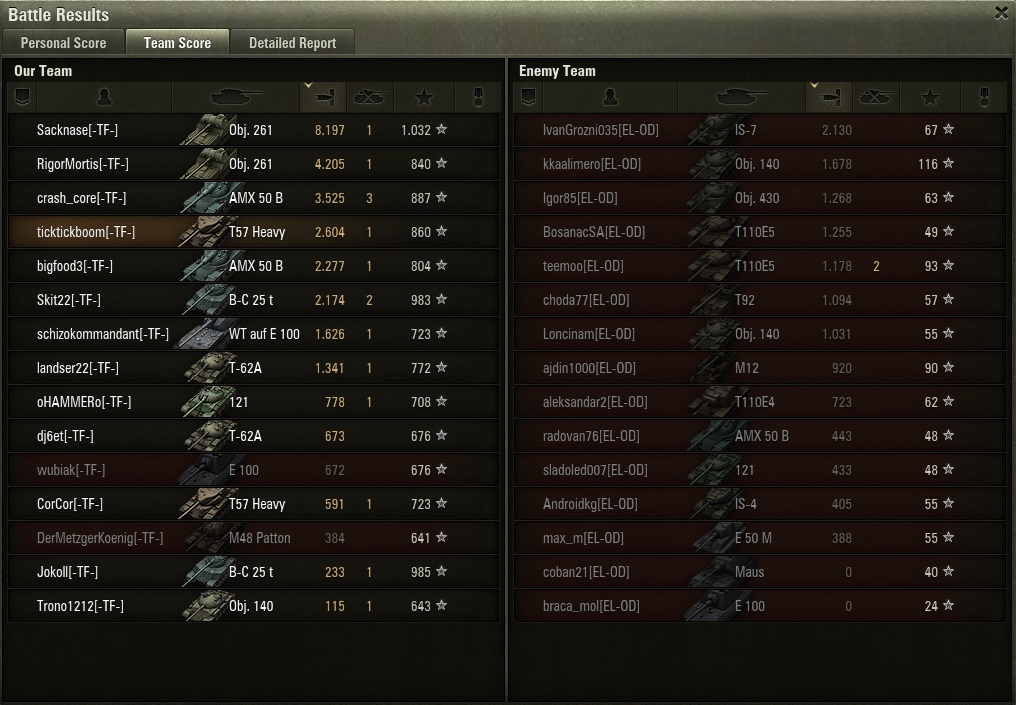Select wubiak[-TF-] E 100 row

252,470
